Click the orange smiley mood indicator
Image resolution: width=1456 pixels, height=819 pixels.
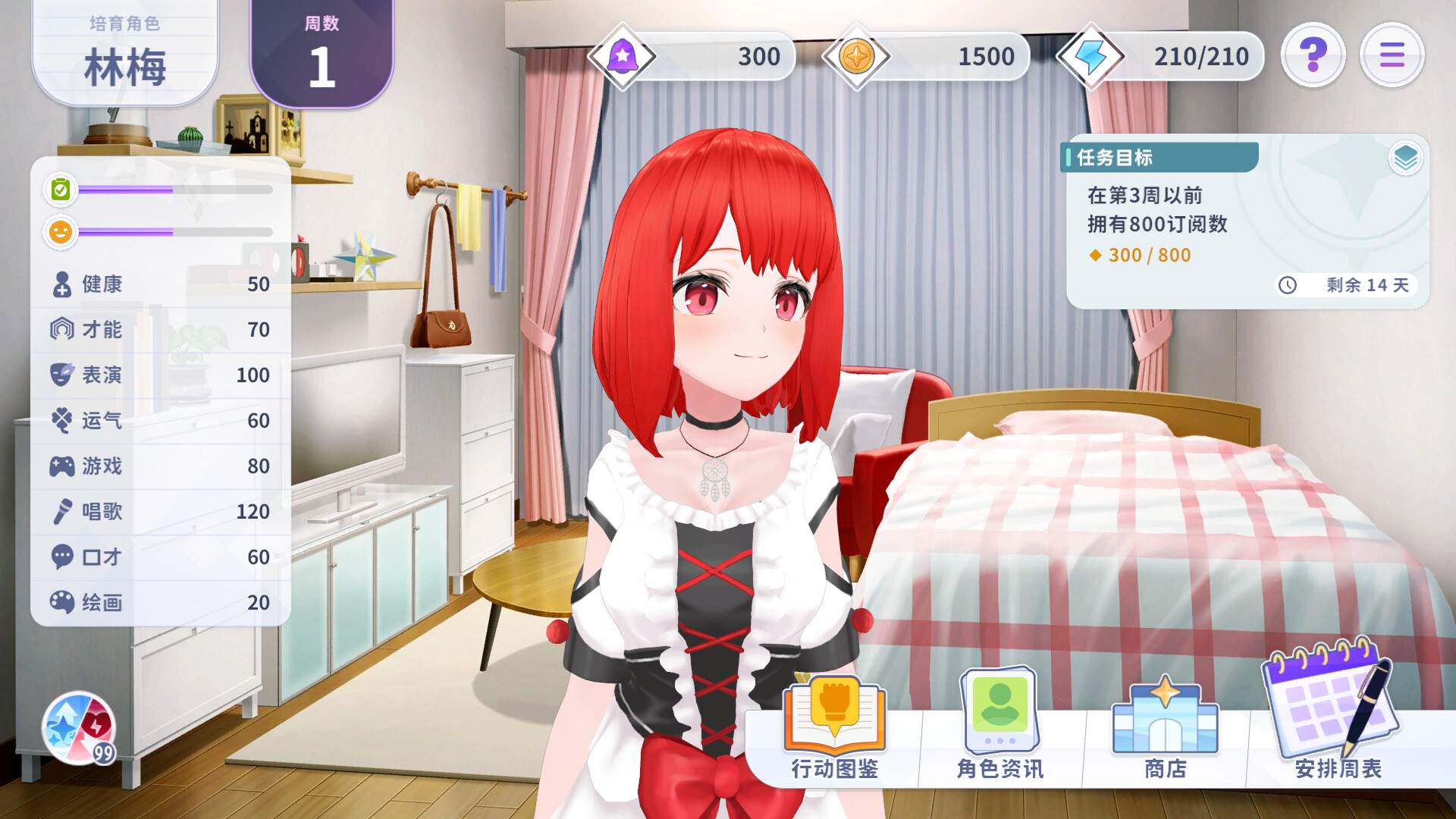click(x=60, y=232)
